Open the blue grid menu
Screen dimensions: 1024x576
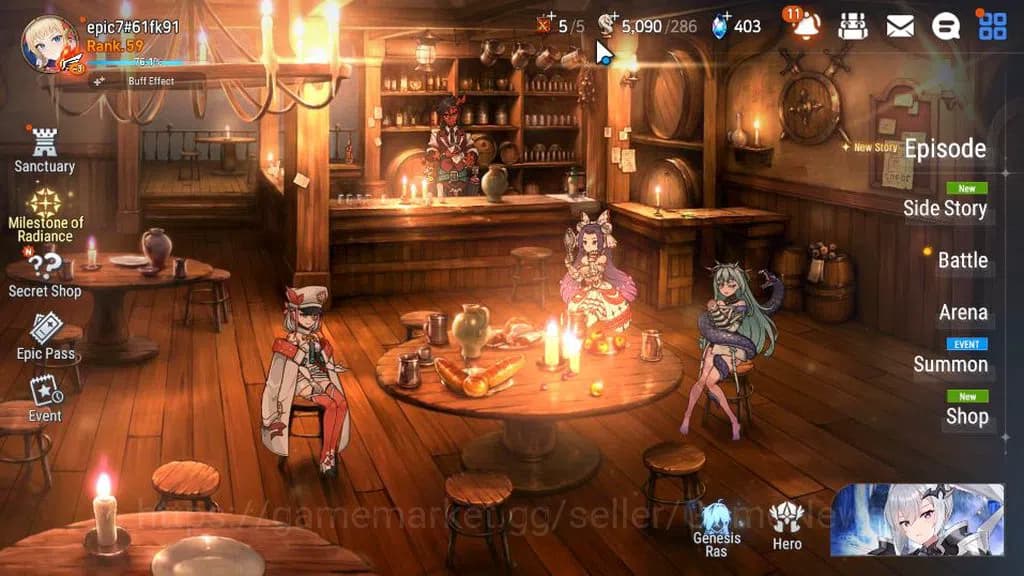pos(992,26)
